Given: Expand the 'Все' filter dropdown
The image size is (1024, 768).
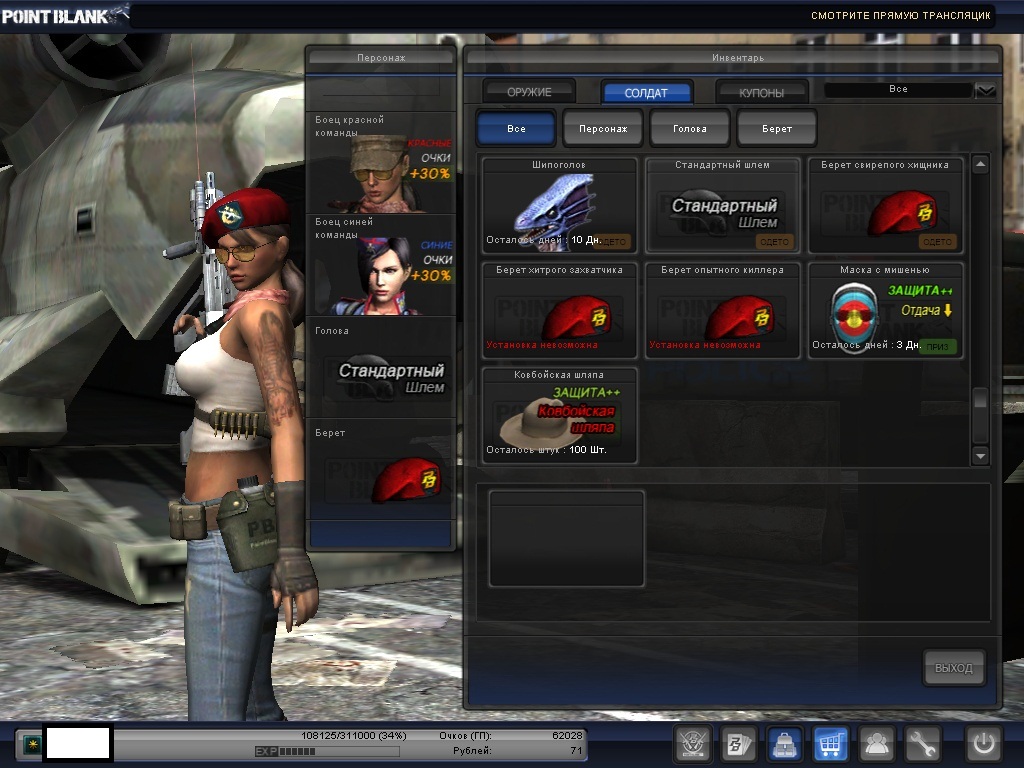Looking at the screenshot, I should (986, 90).
